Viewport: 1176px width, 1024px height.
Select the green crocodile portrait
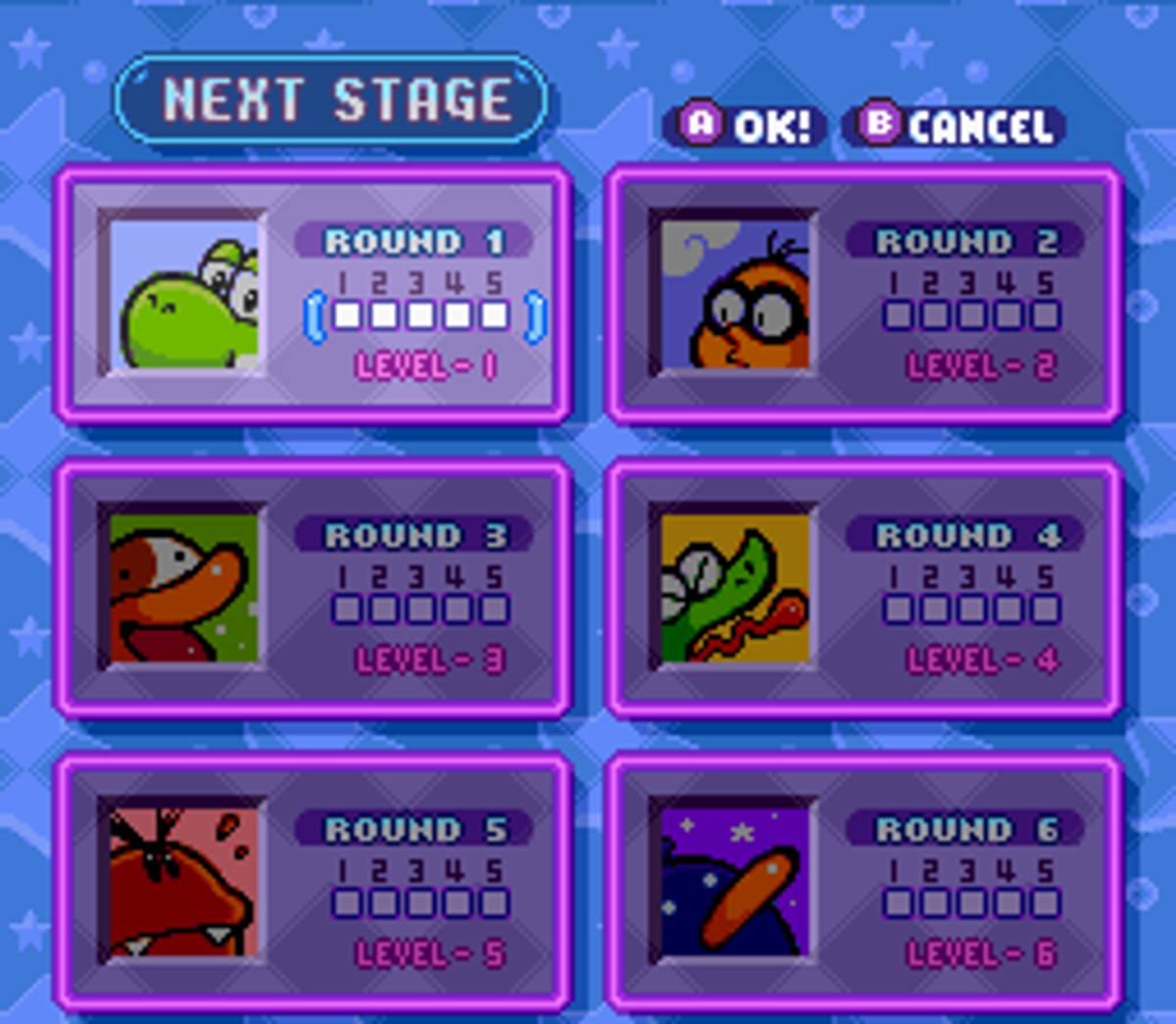click(735, 588)
